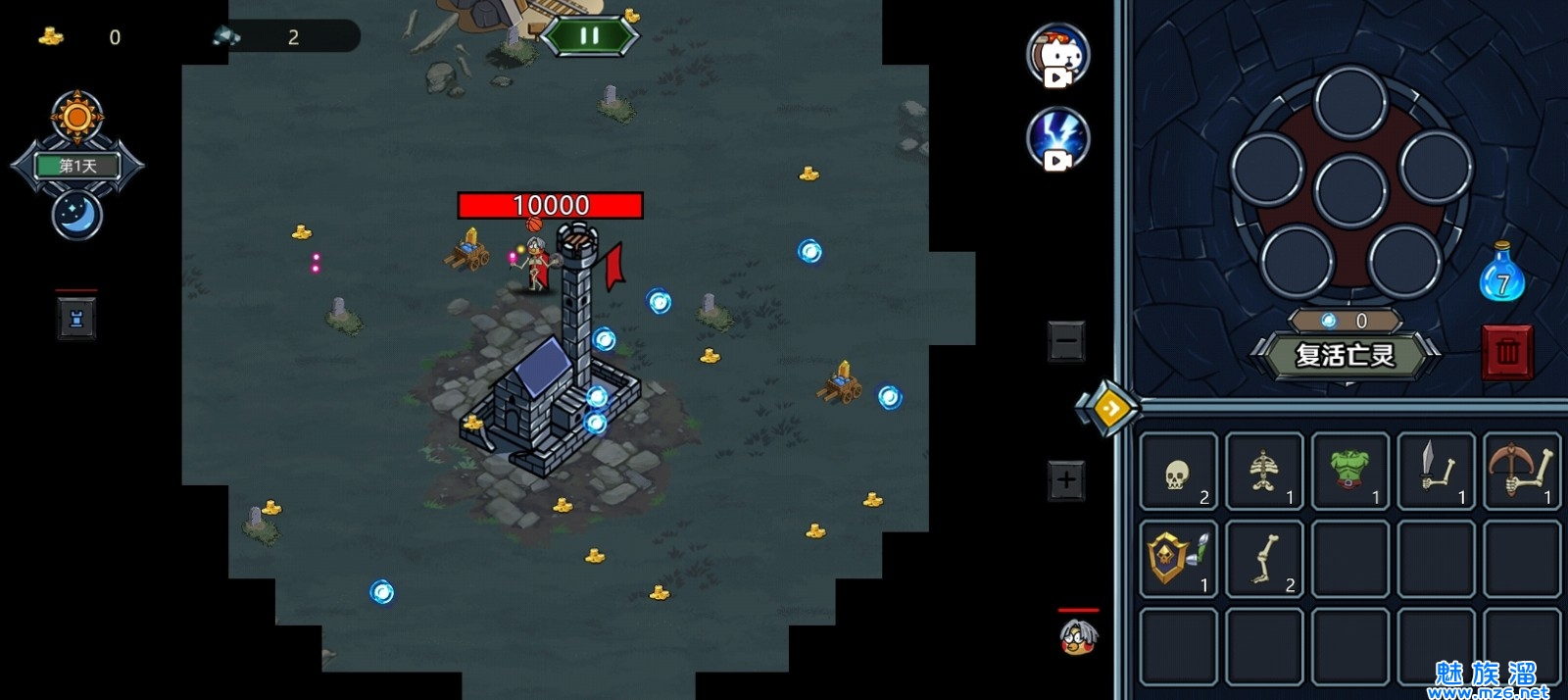Click the red trash can button
Viewport: 1568px width, 700px height.
[1507, 351]
